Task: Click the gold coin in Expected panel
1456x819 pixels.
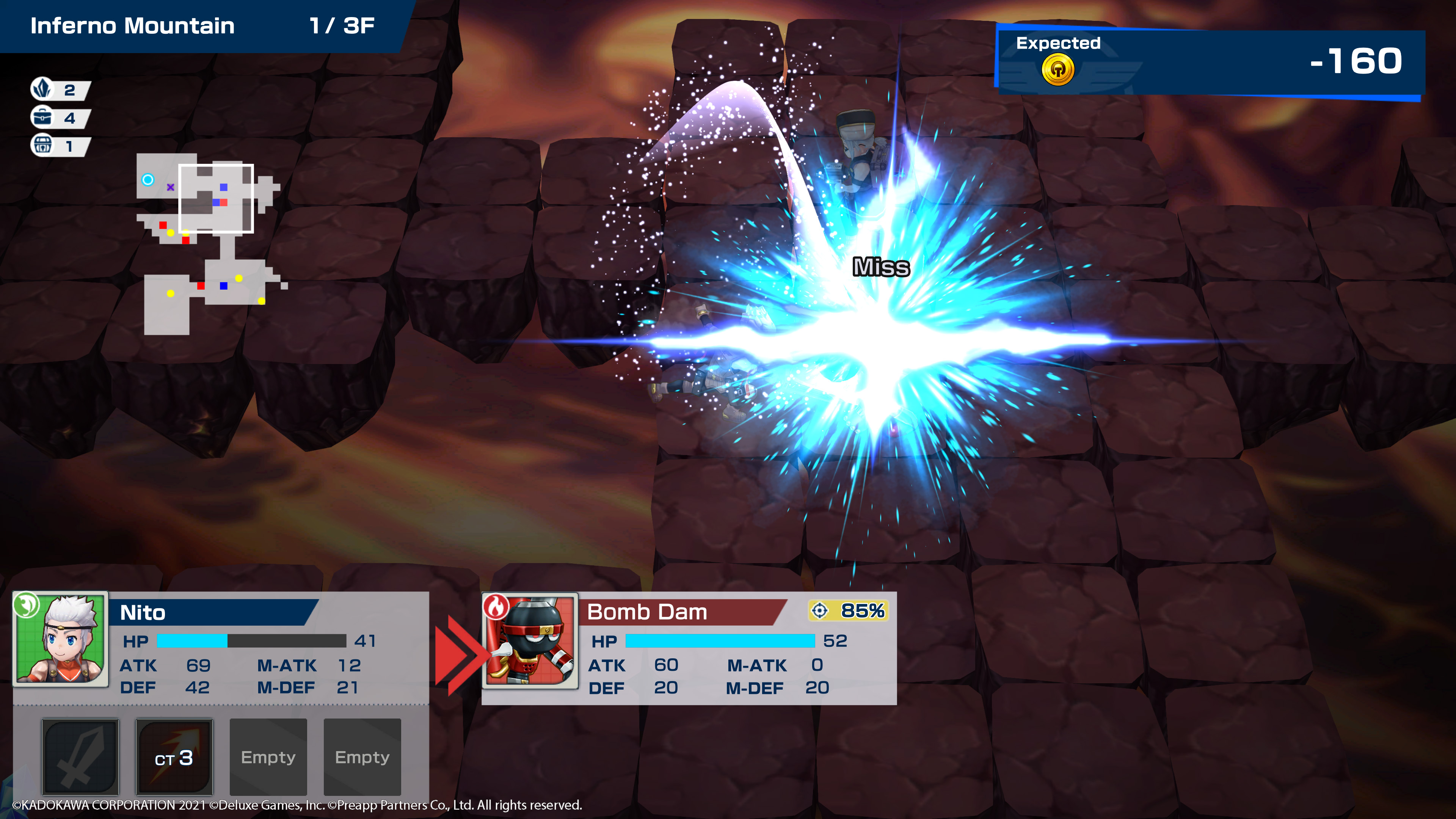Action: pyautogui.click(x=1057, y=70)
